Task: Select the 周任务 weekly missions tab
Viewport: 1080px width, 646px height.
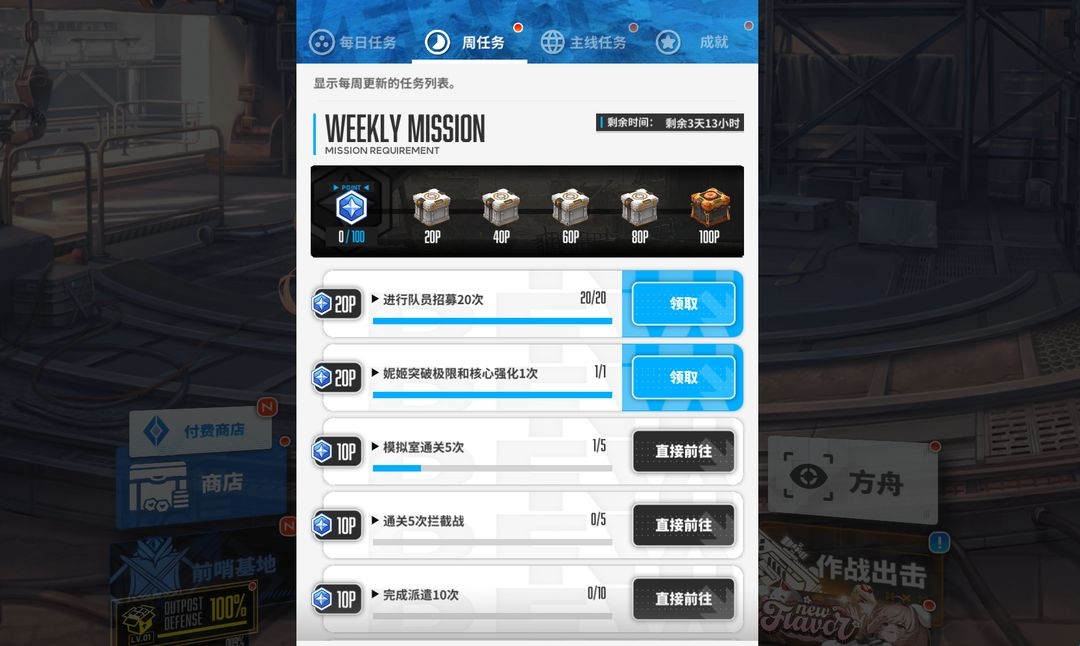Action: point(469,42)
